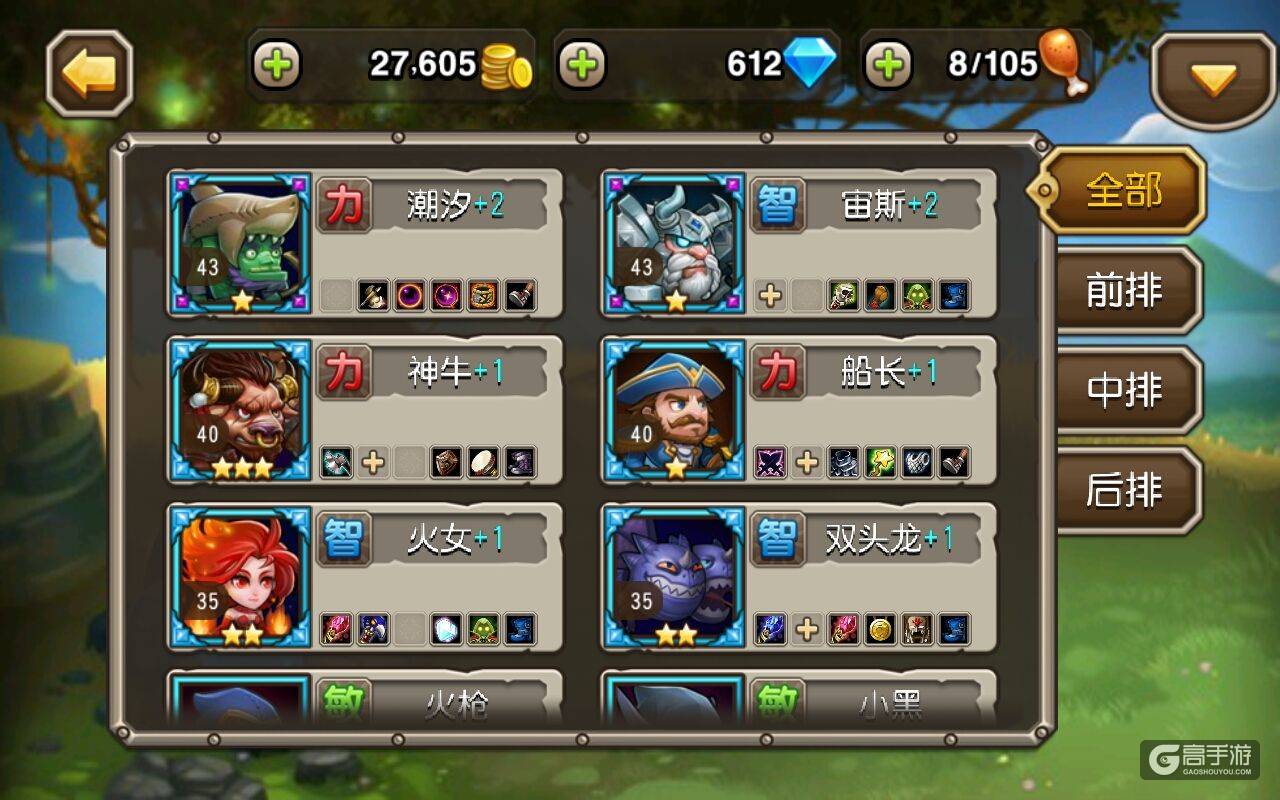Image resolution: width=1280 pixels, height=800 pixels.
Task: View the 双头龙 hero portrait
Action: coord(675,576)
